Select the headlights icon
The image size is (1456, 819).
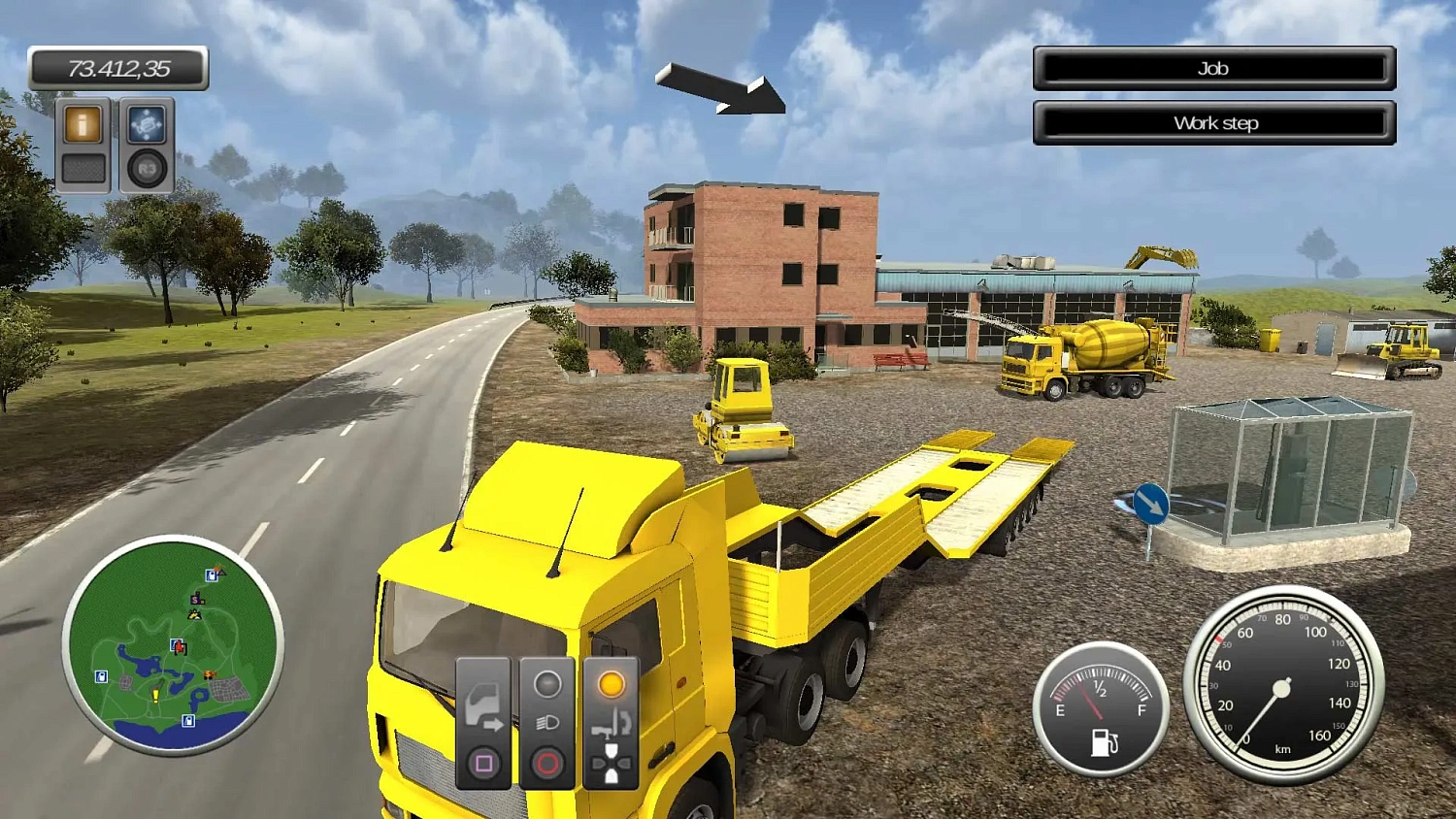(x=546, y=722)
